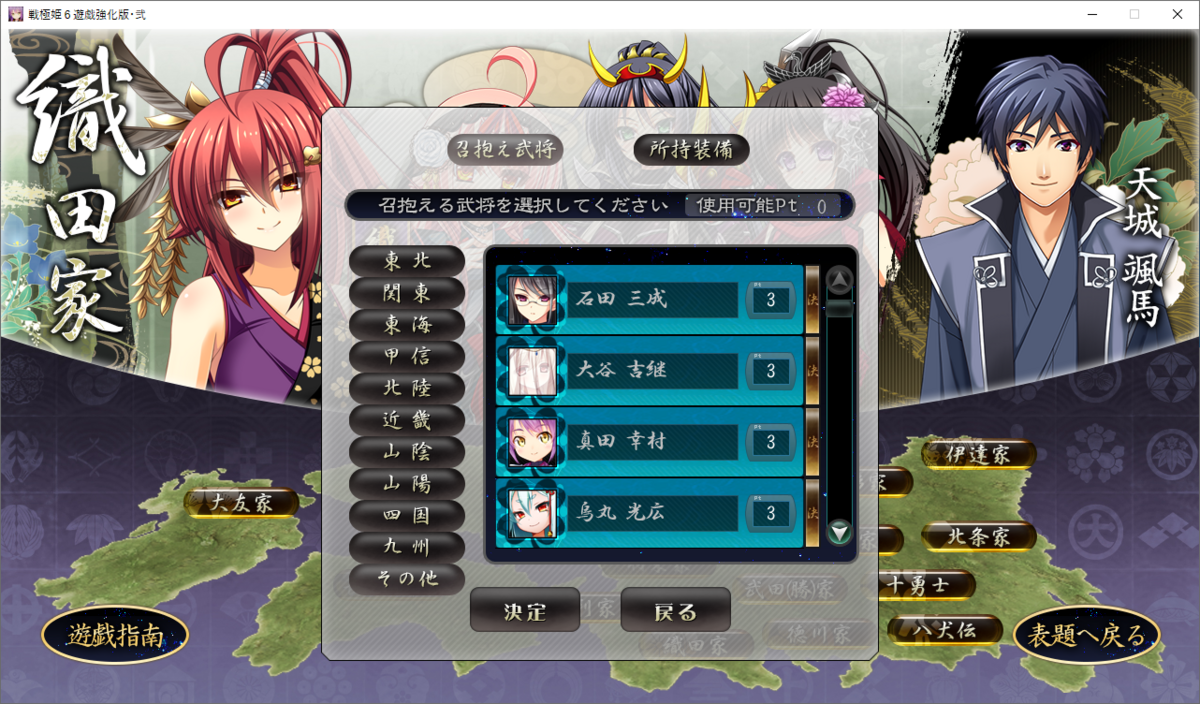Select the 東北 region filter
This screenshot has width=1200, height=704.
[x=407, y=260]
